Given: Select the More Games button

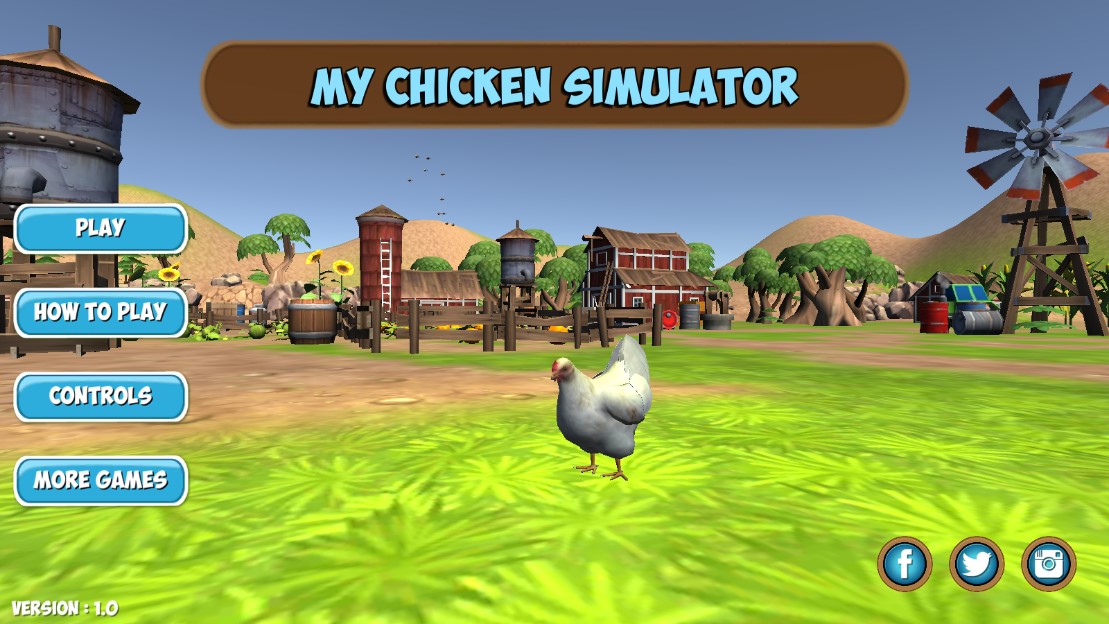Looking at the screenshot, I should (x=100, y=481).
